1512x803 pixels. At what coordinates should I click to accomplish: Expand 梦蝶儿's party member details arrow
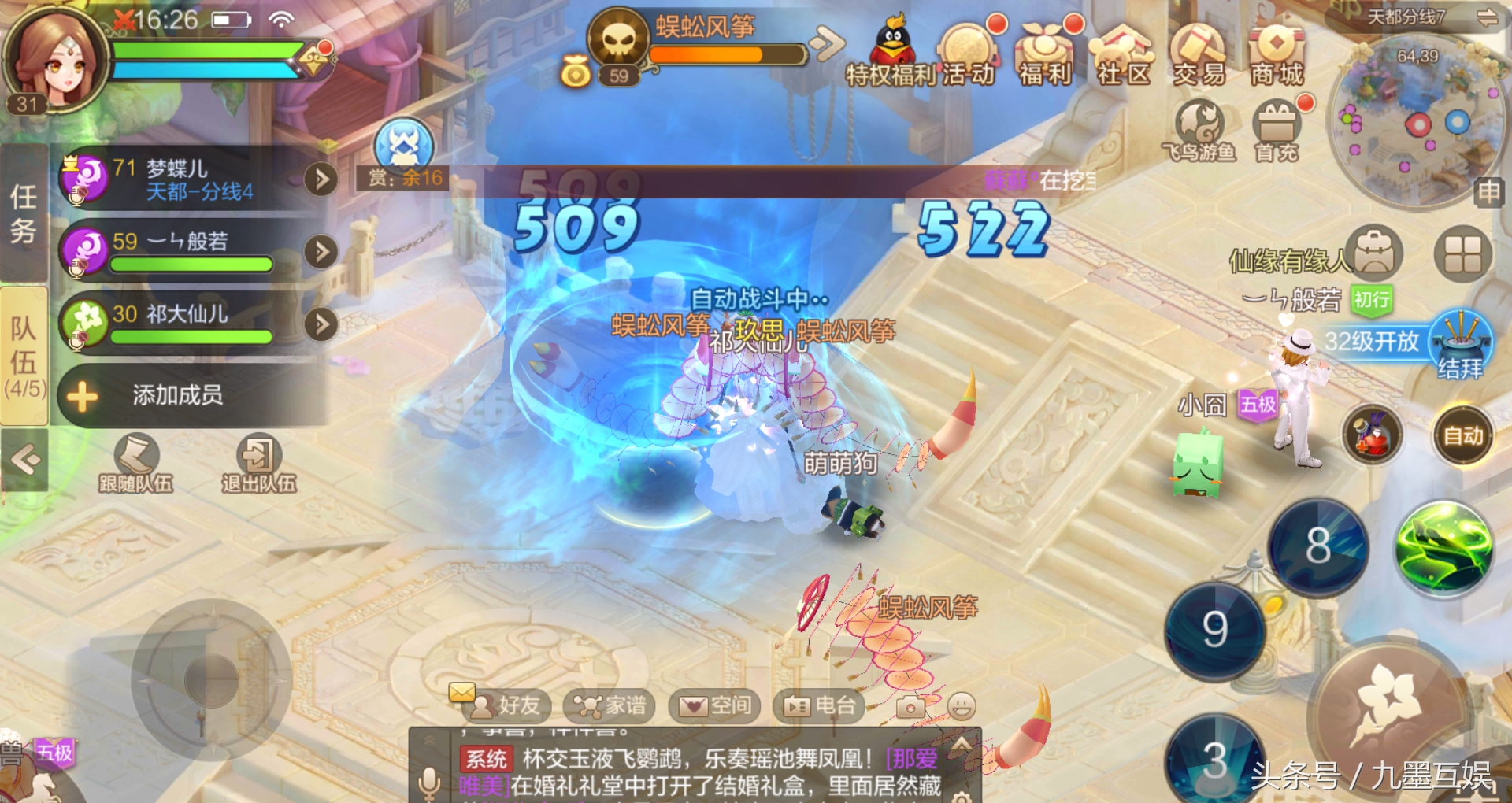coord(320,179)
